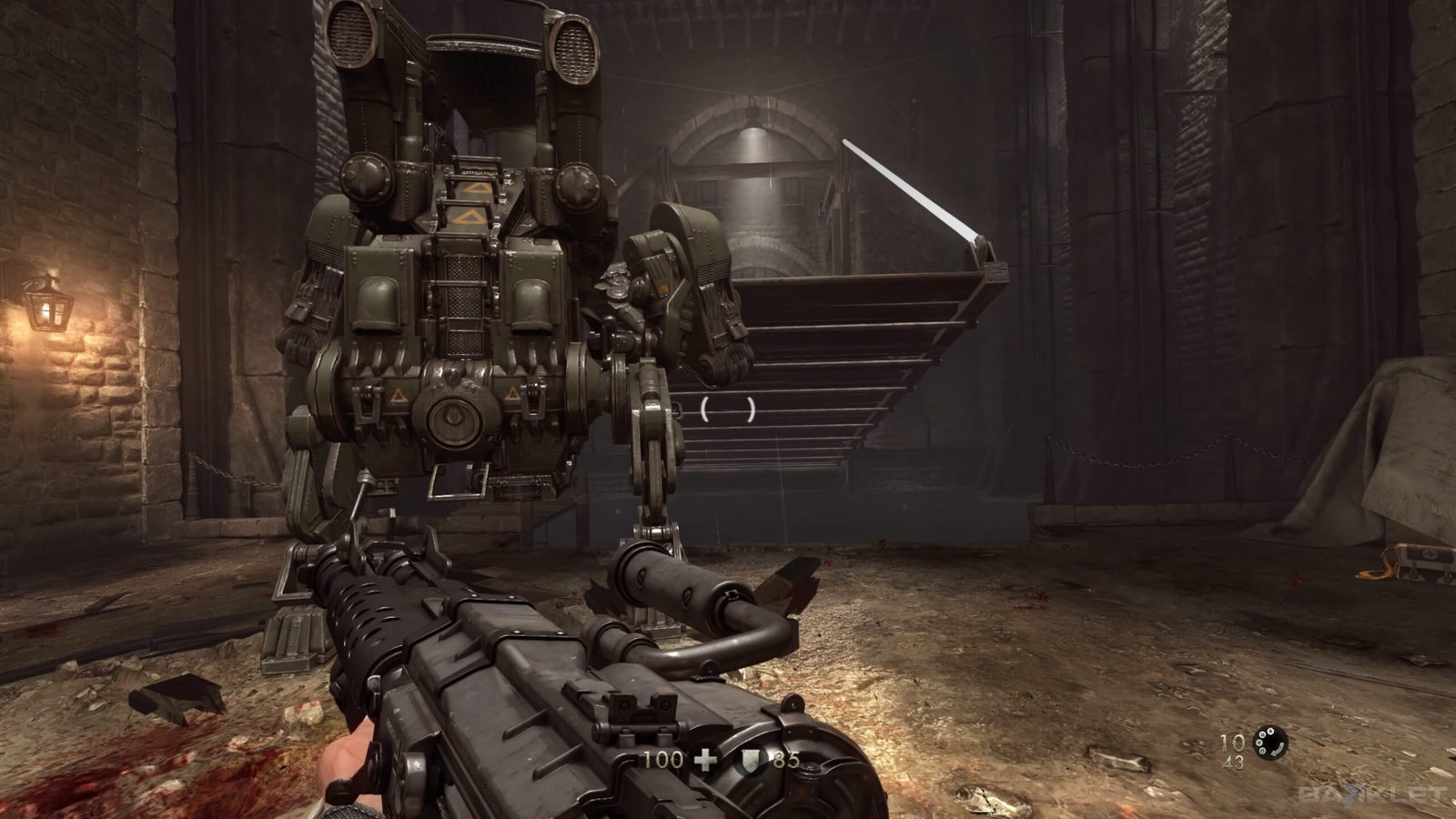Viewport: 1456px width, 819px height.
Task: Click the white health cross icon
Action: (705, 760)
